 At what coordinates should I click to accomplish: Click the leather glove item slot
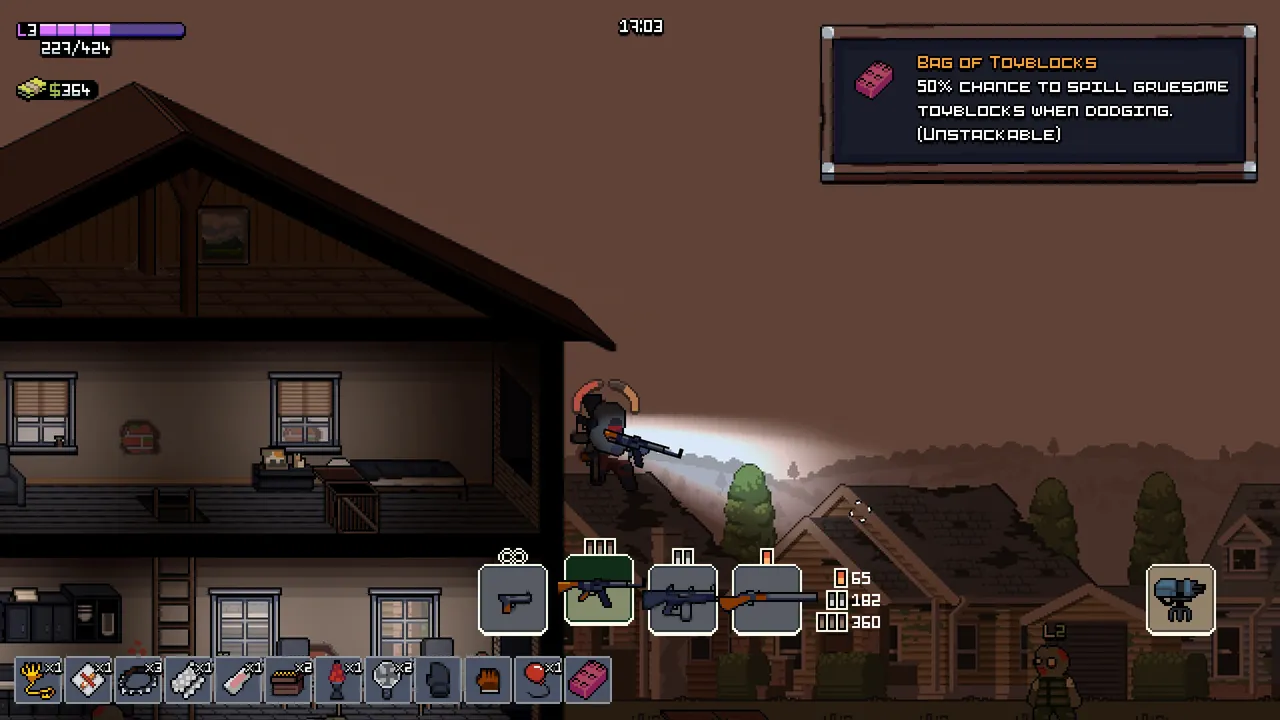pos(488,681)
